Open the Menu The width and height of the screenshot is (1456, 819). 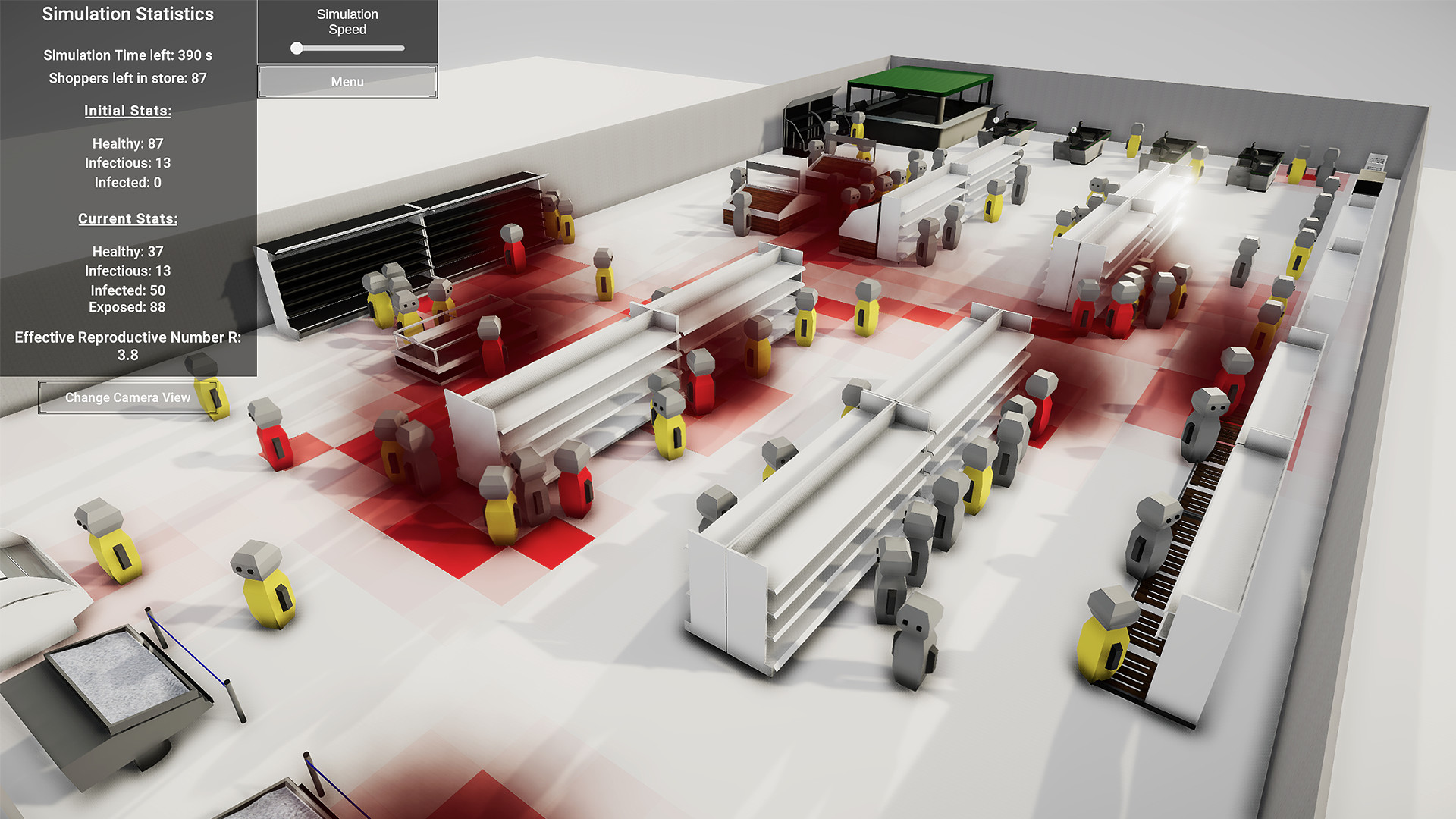346,81
